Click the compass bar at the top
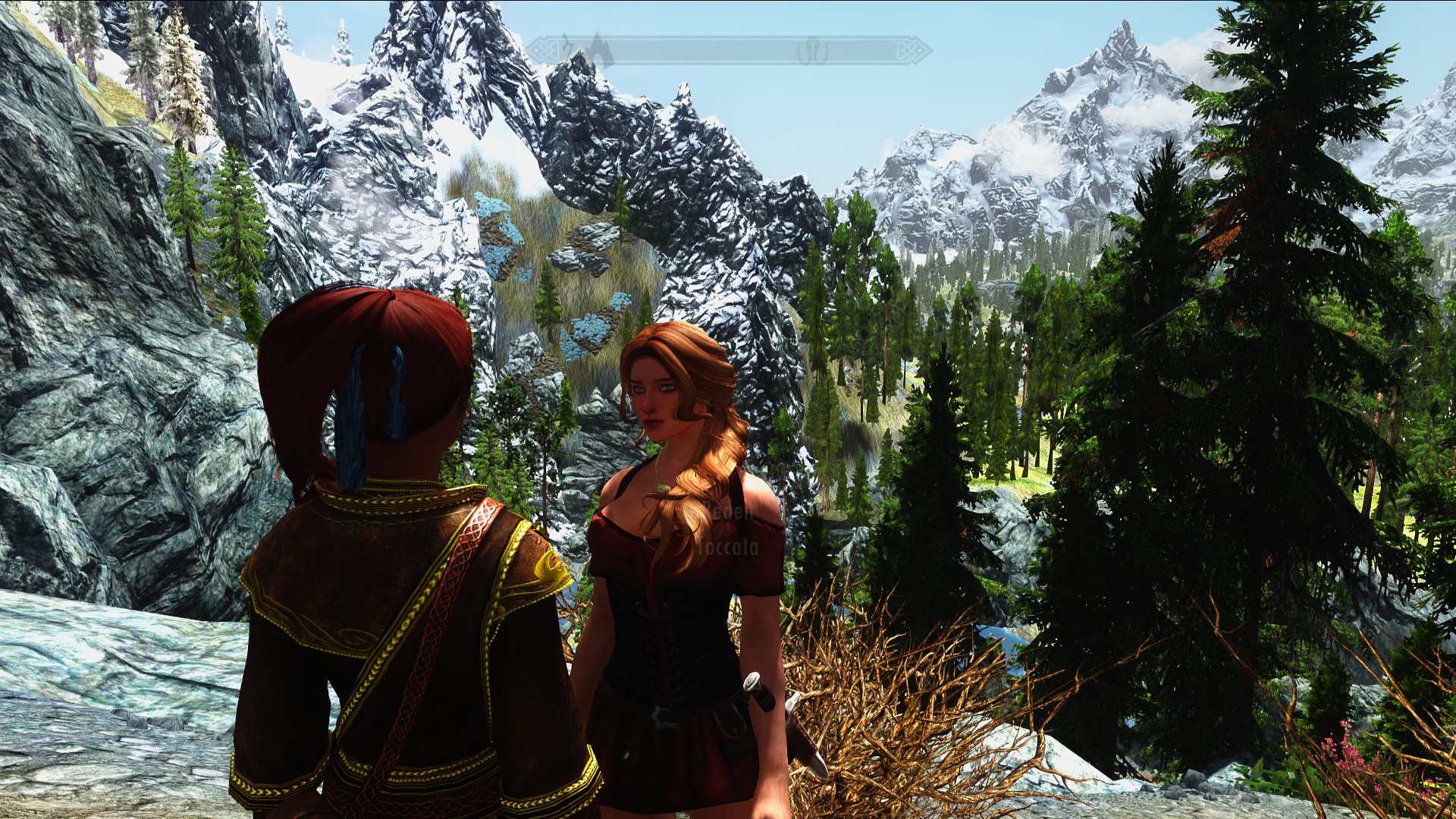The image size is (1456, 819). click(x=728, y=51)
